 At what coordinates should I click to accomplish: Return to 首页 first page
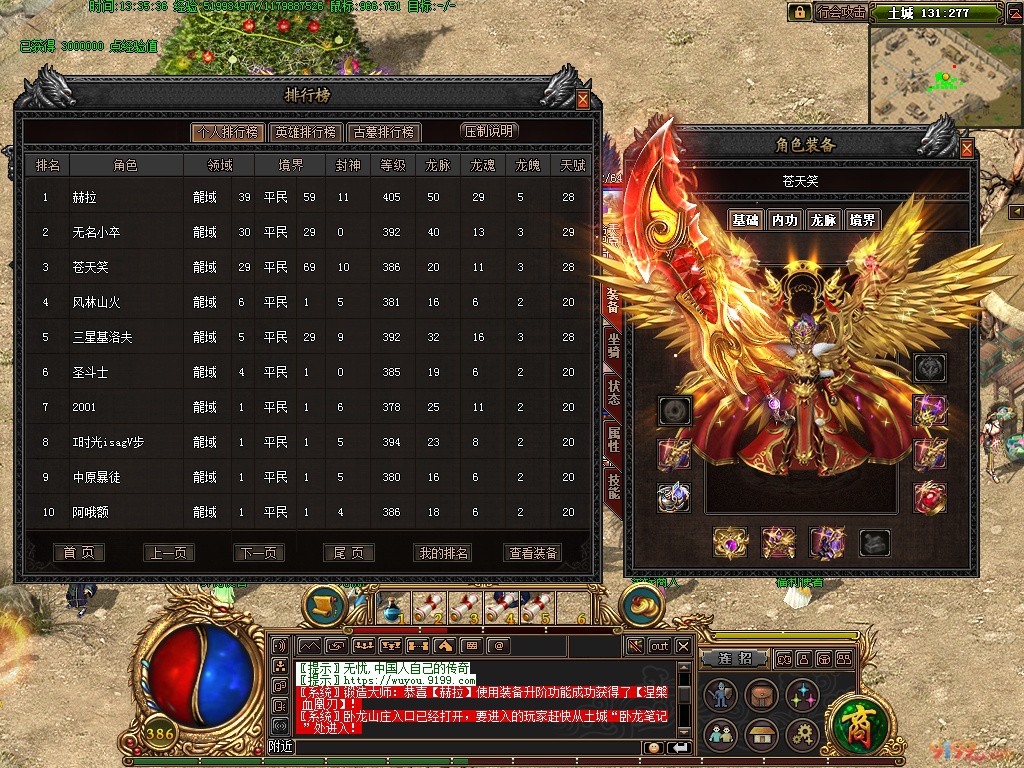pos(79,553)
